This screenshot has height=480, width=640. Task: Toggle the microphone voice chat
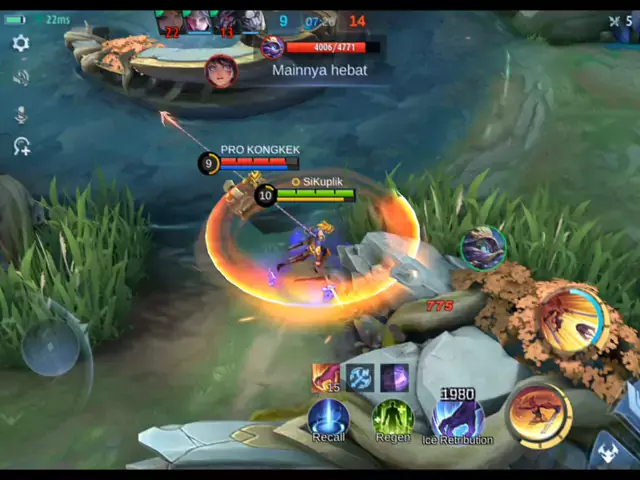tap(20, 113)
